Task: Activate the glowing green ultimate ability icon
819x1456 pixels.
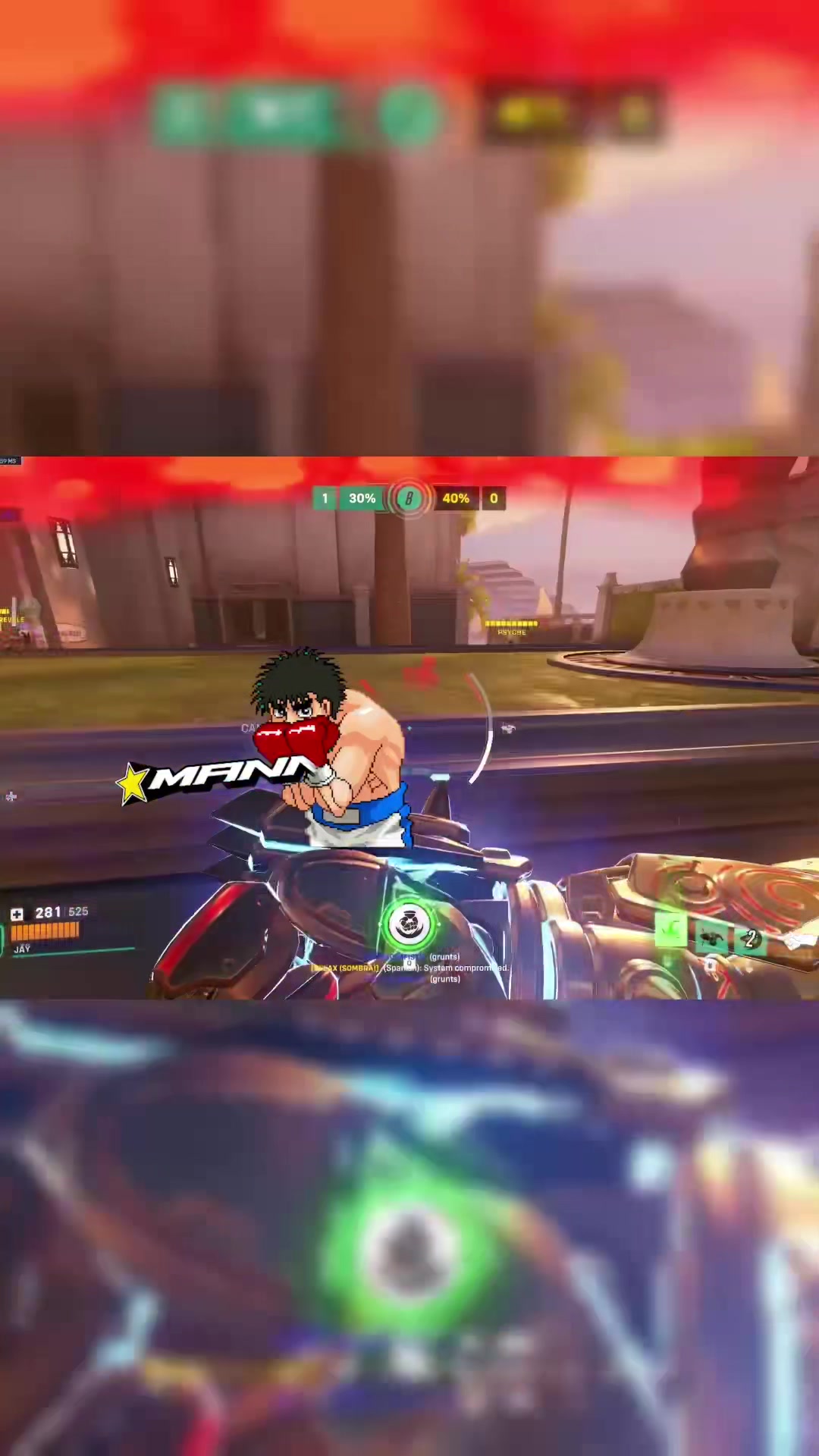Action: point(409,924)
